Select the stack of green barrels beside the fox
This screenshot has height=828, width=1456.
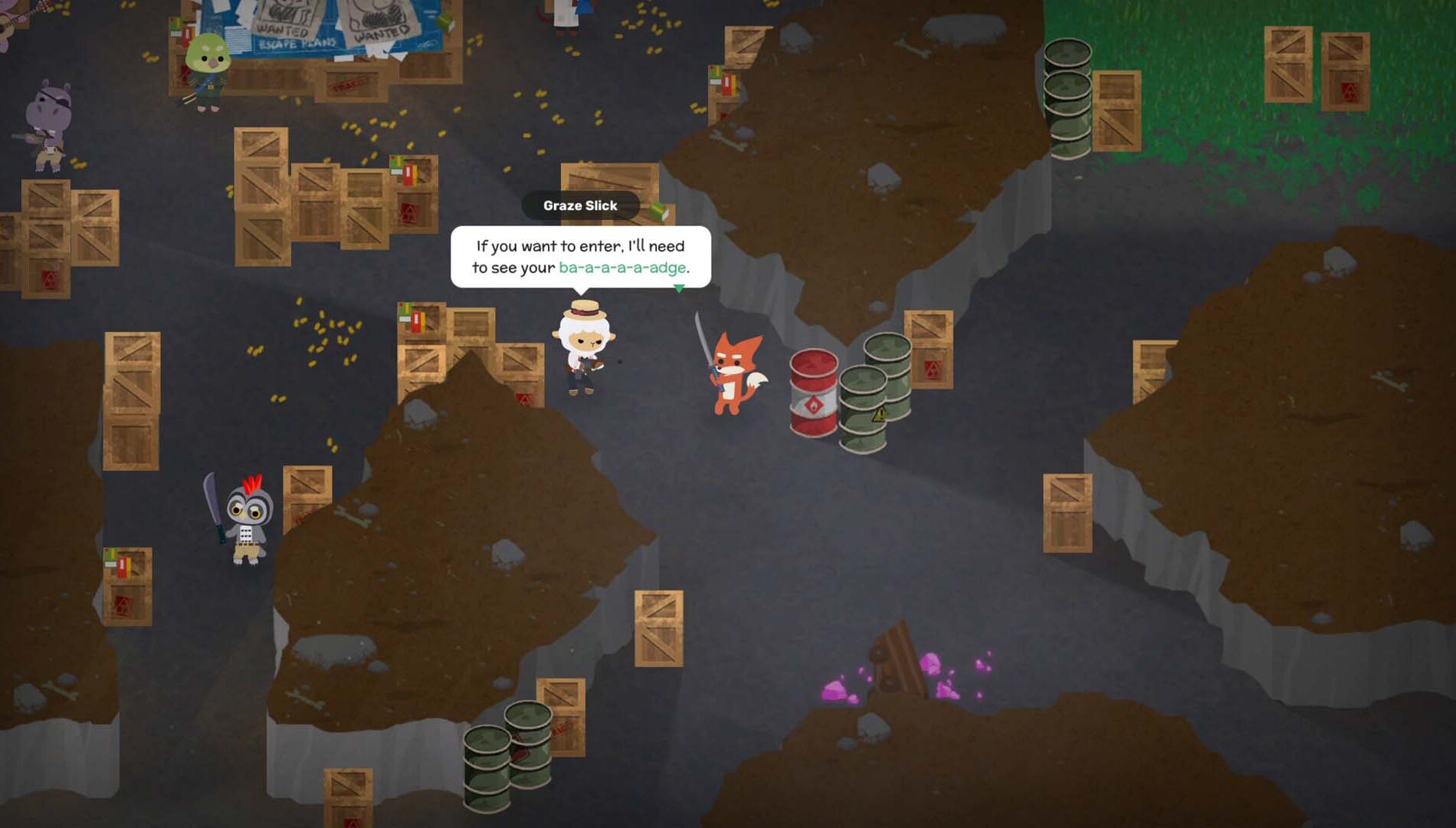point(870,395)
